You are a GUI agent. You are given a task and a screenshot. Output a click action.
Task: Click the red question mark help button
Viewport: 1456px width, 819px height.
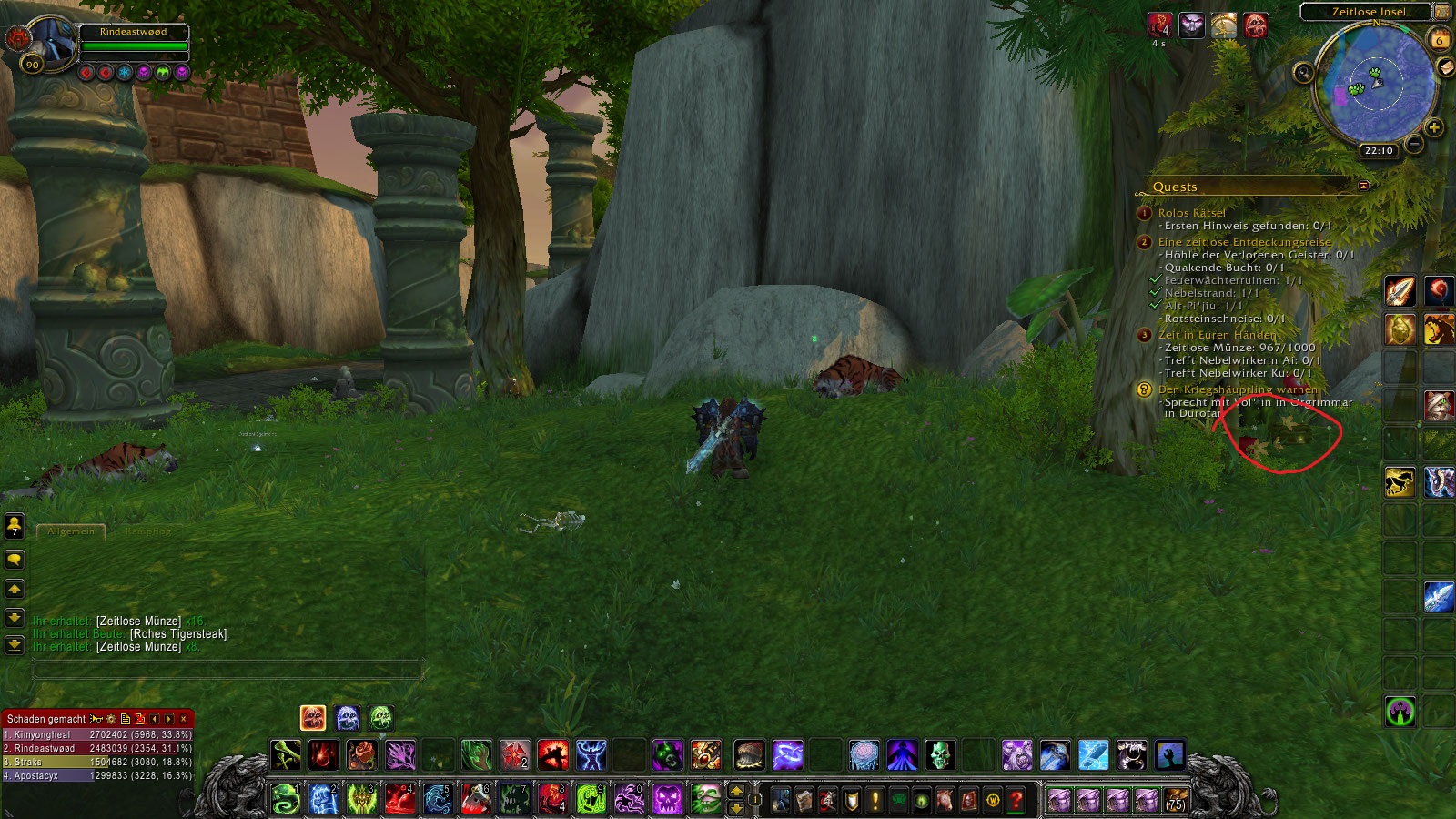(x=1016, y=800)
